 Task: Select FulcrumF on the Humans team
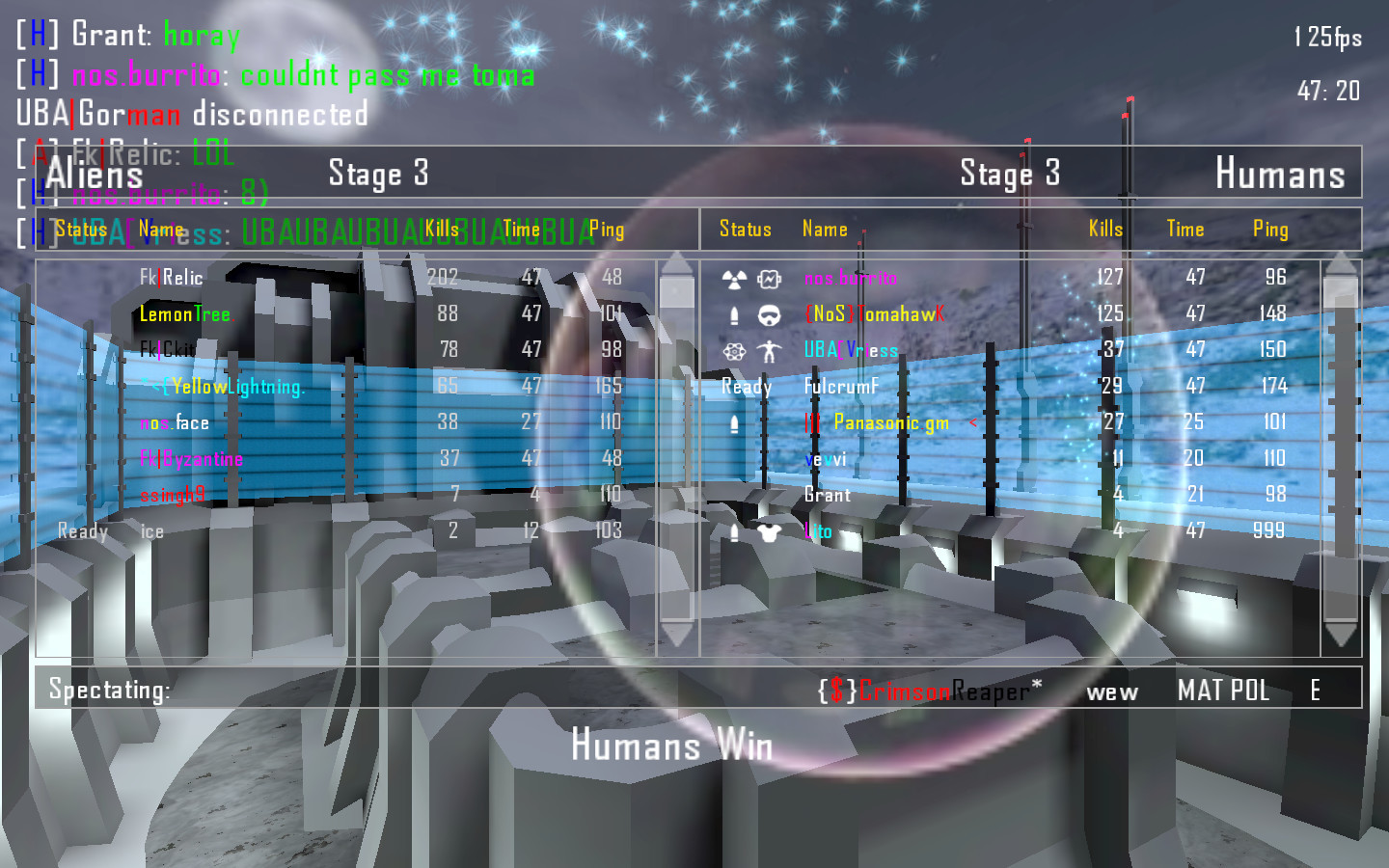click(842, 387)
